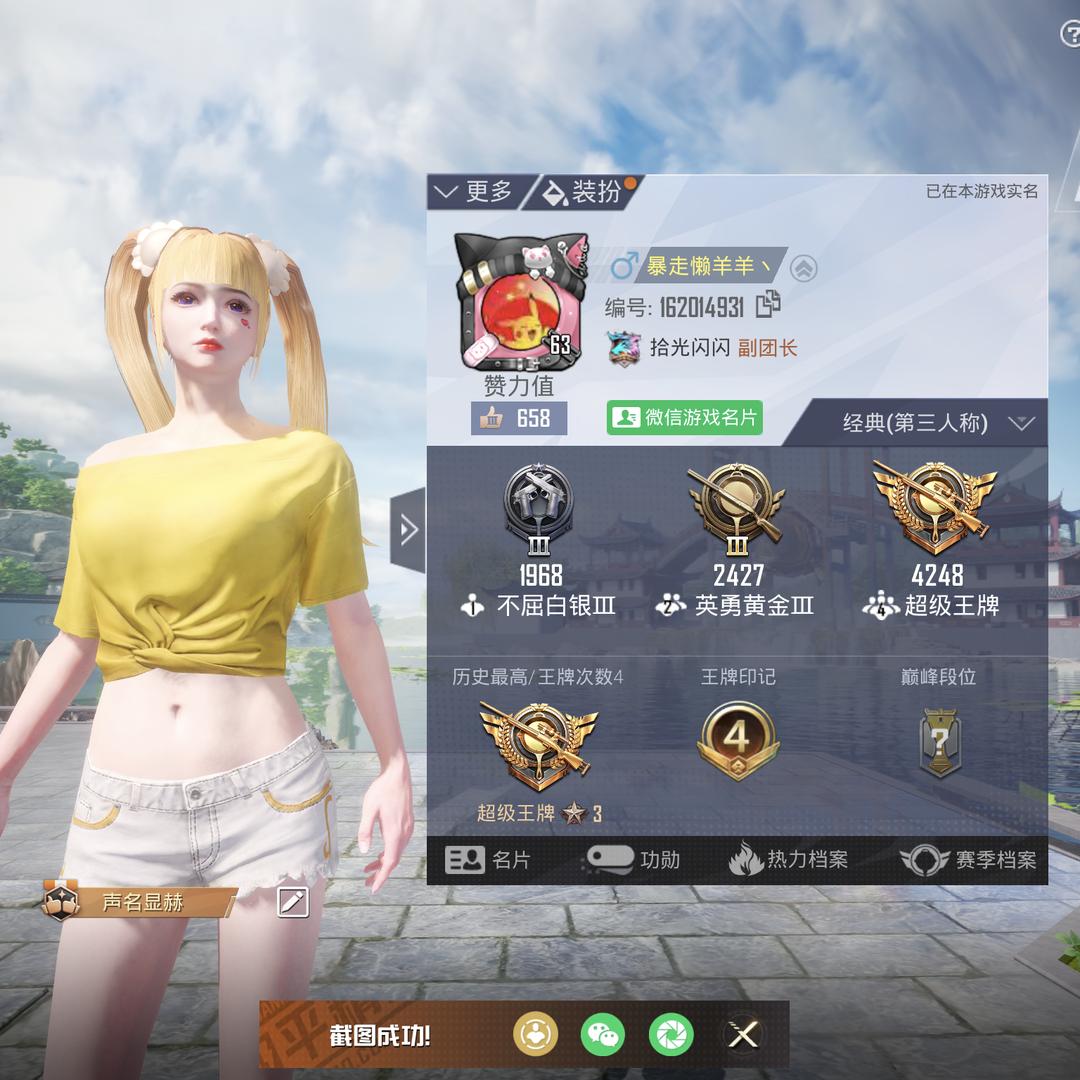Expand the side panel arrow
The width and height of the screenshot is (1080, 1080).
tap(408, 529)
